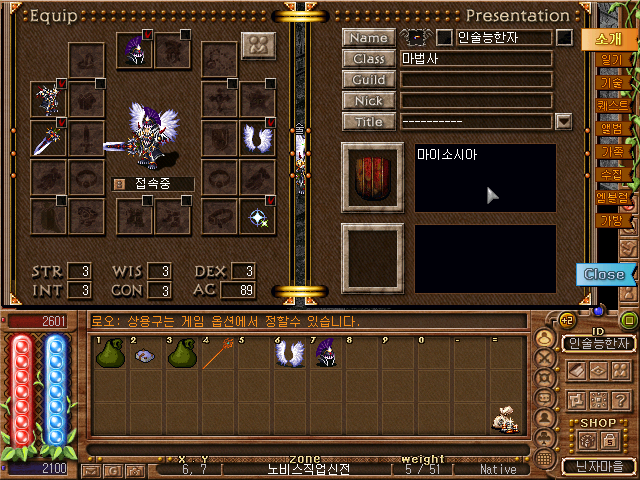
Task: Show the 앨범 tab
Action: coord(611,128)
